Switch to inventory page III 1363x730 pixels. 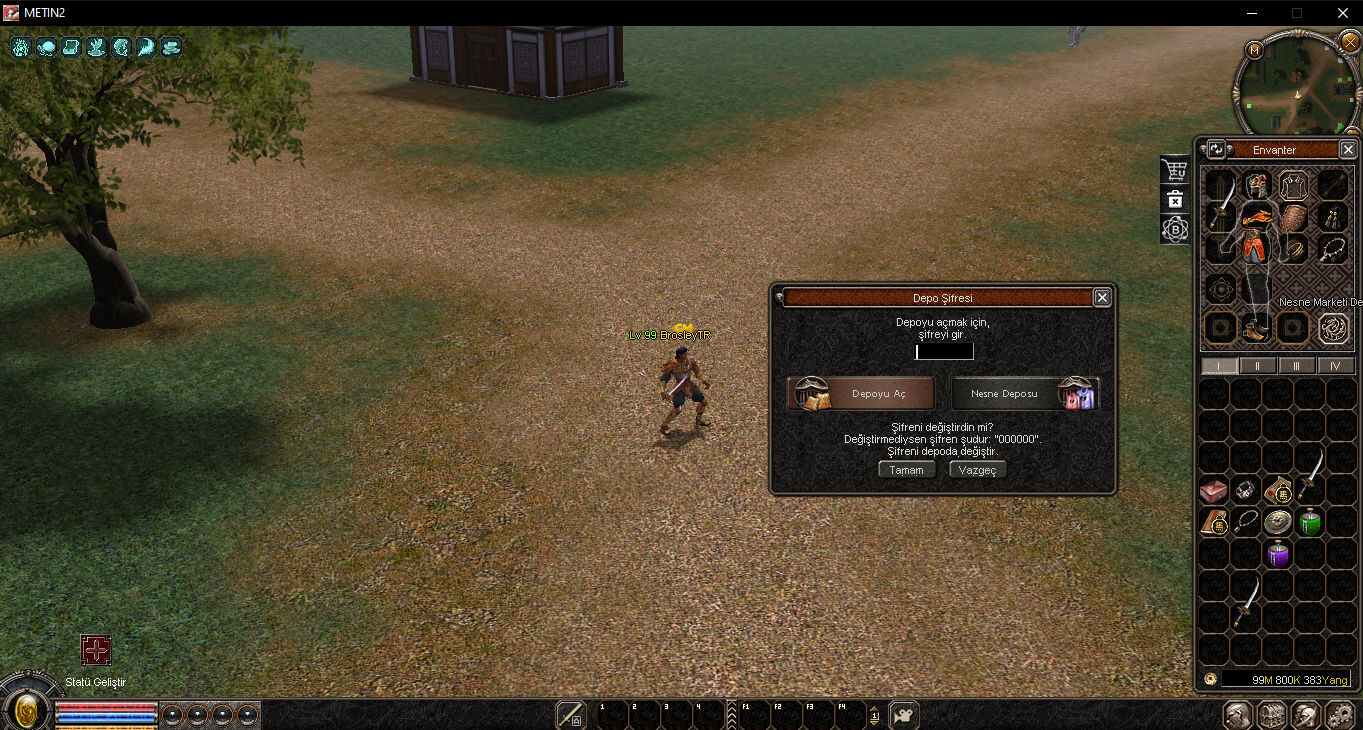(x=1297, y=366)
